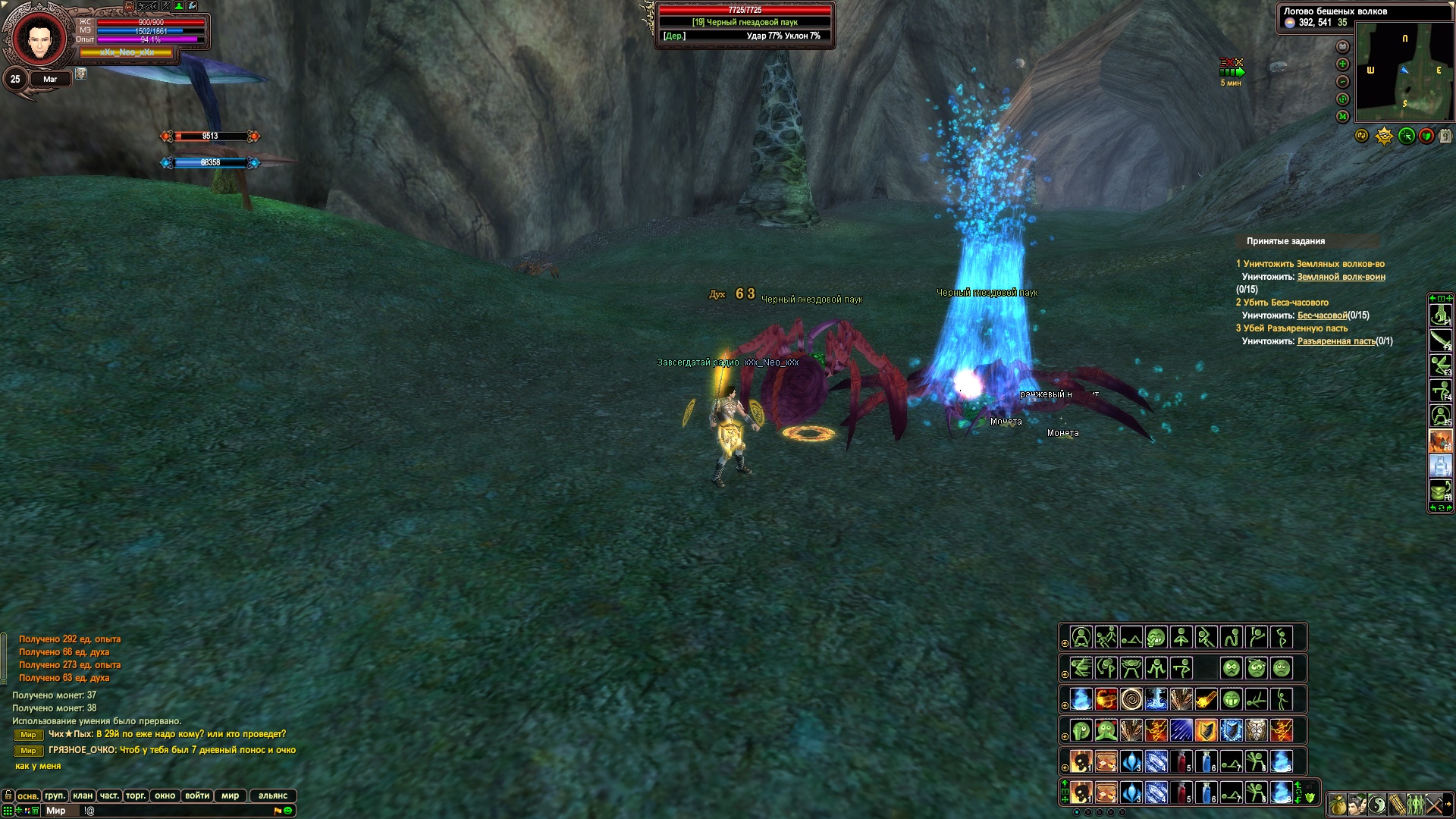Image resolution: width=1456 pixels, height=819 pixels.
Task: Open the 'торг.' trade chat tab
Action: [x=136, y=795]
